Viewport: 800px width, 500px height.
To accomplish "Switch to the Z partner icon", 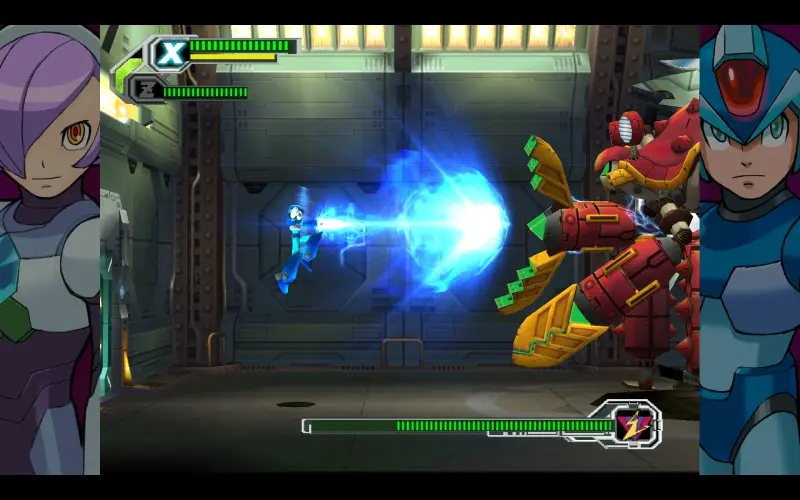I will [x=146, y=89].
